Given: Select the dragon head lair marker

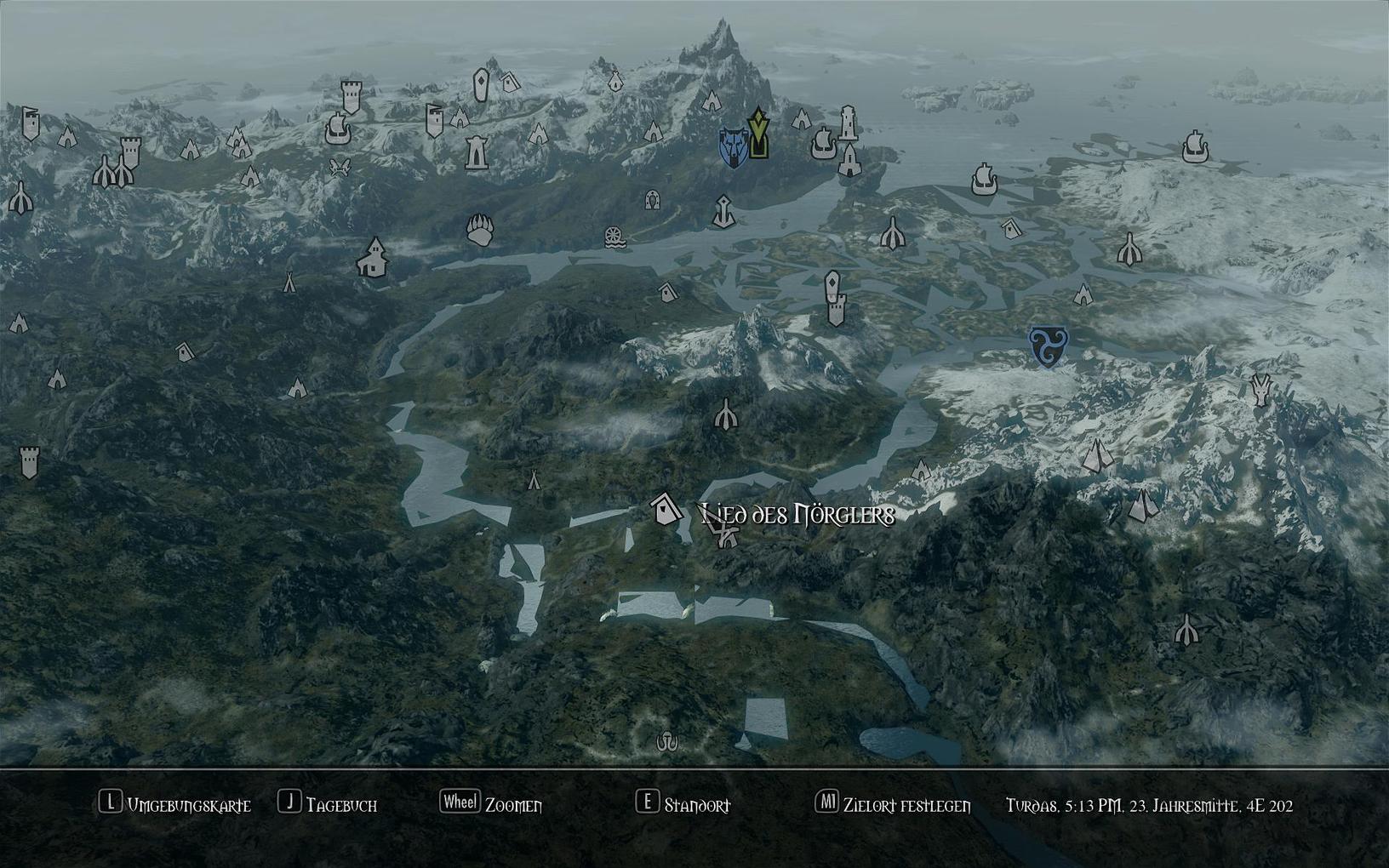Looking at the screenshot, I should (1260, 390).
